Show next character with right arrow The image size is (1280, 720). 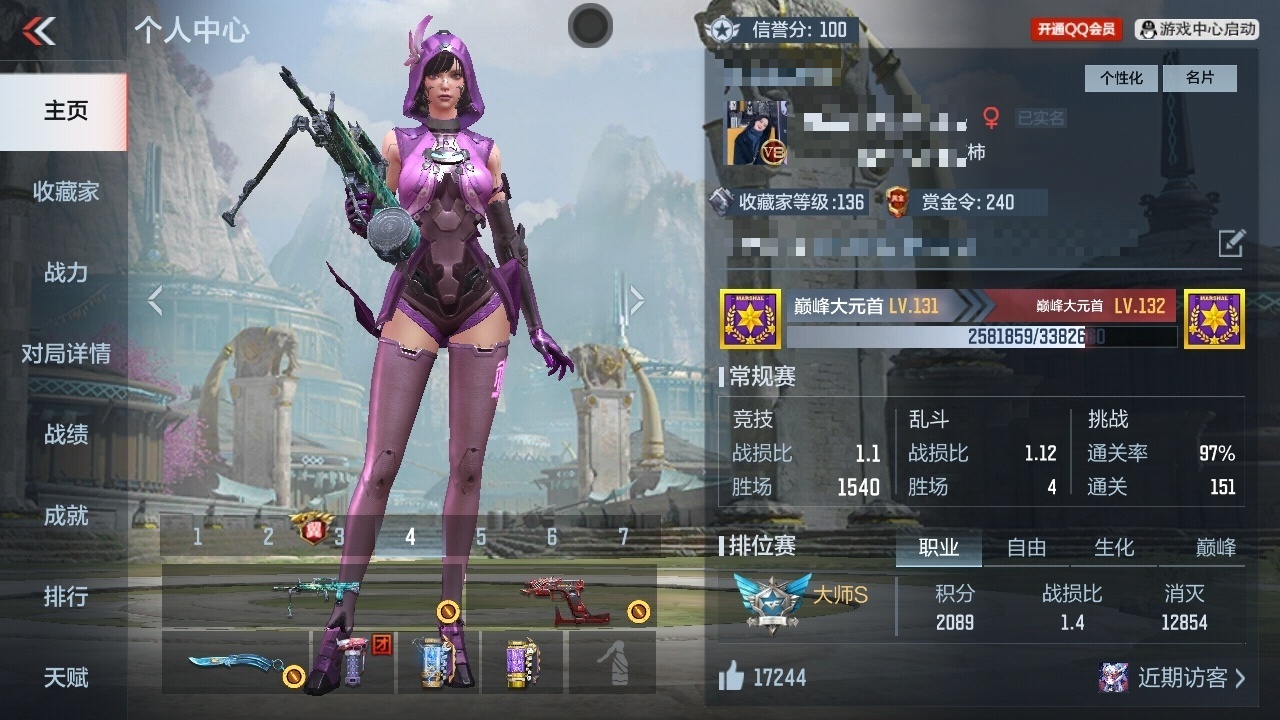tap(636, 300)
